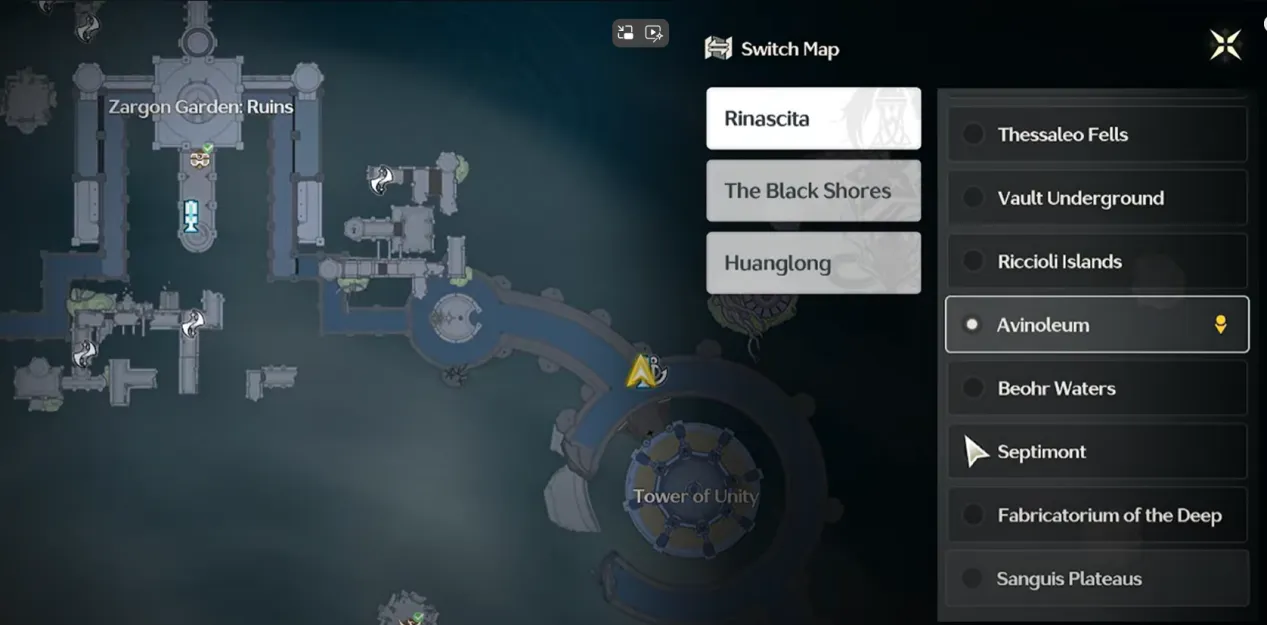Click the video record icon at top
Viewport: 1267px width, 625px height.
point(654,33)
